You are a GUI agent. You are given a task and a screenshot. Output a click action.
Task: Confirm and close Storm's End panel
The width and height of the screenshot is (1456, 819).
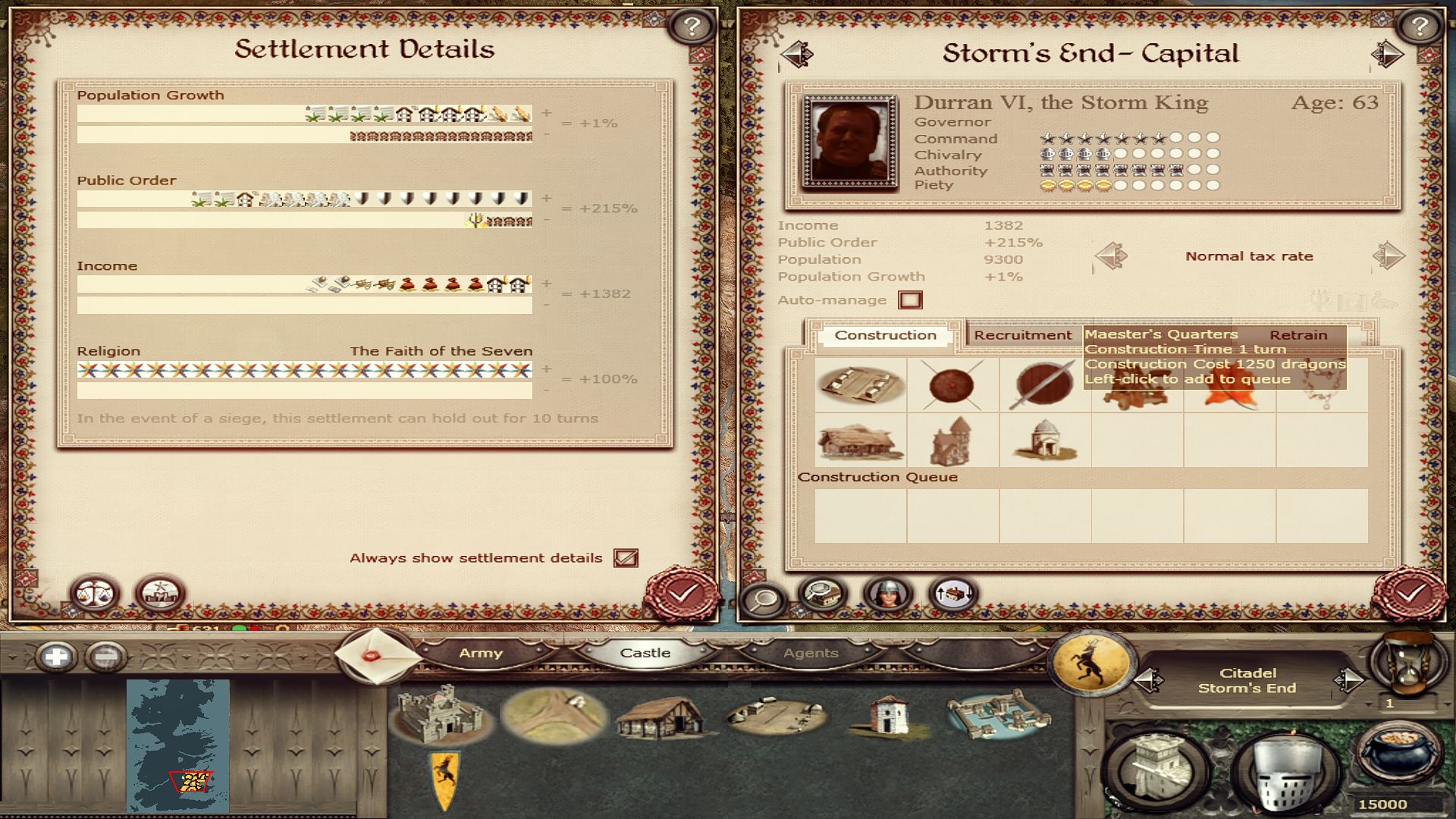1409,593
